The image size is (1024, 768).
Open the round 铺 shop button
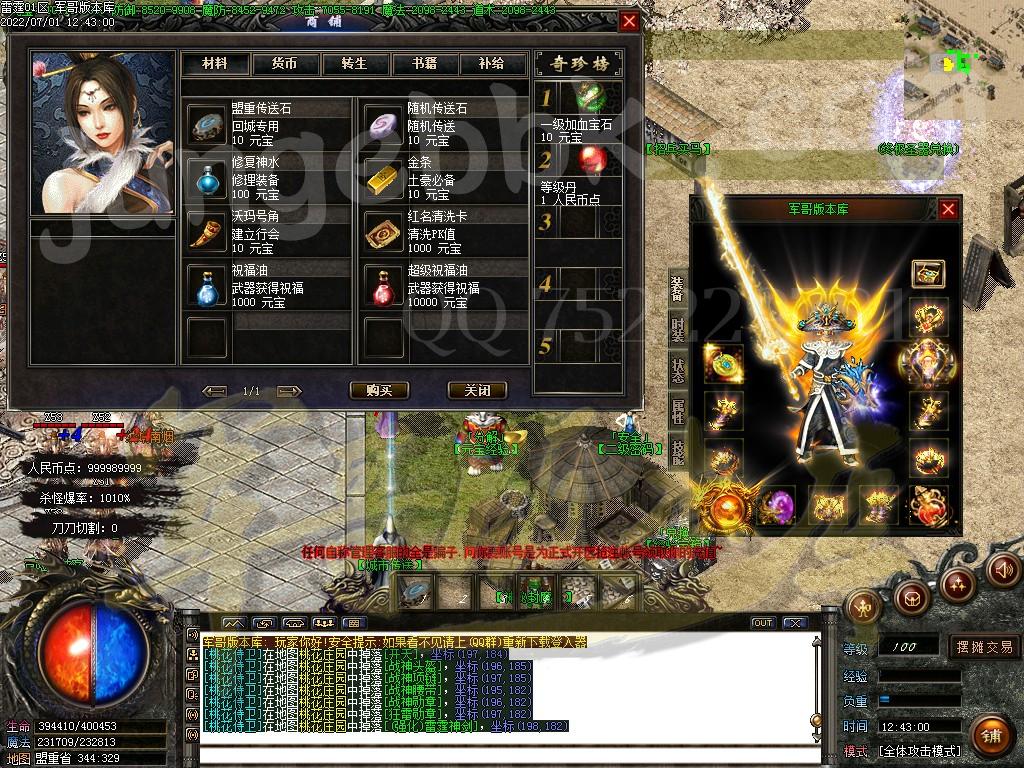tap(989, 735)
